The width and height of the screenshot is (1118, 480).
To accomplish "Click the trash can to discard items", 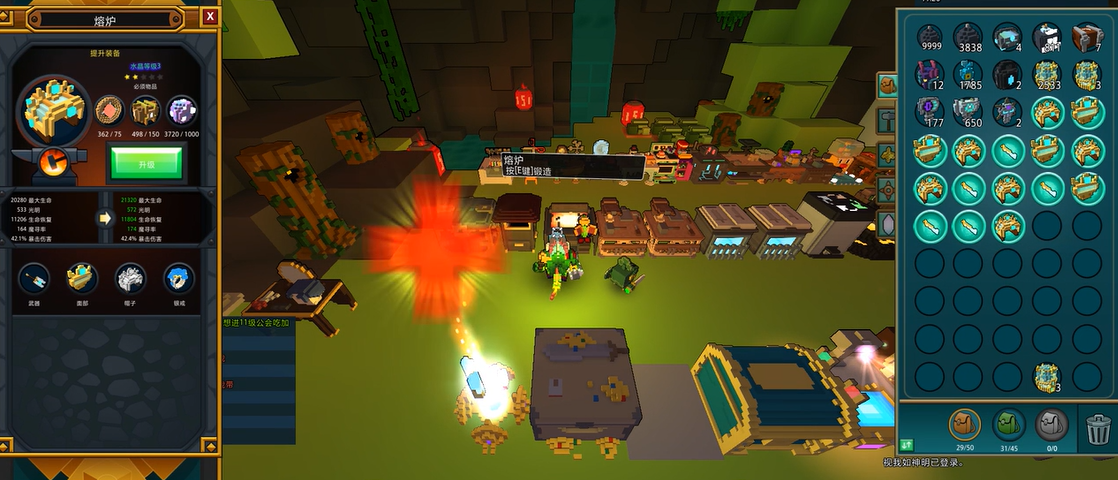I will (x=1097, y=430).
